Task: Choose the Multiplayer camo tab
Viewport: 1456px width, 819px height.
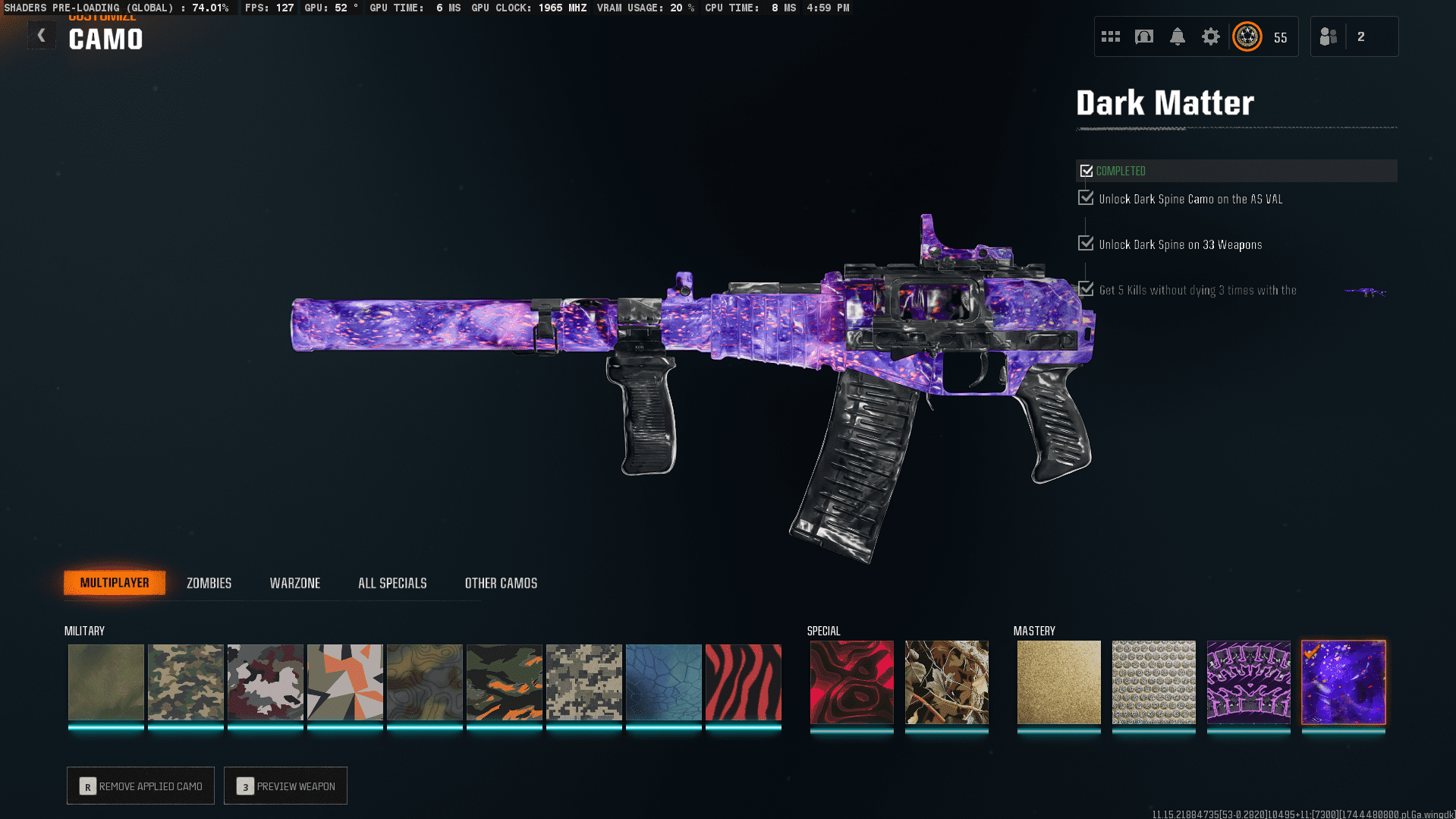Action: (115, 583)
